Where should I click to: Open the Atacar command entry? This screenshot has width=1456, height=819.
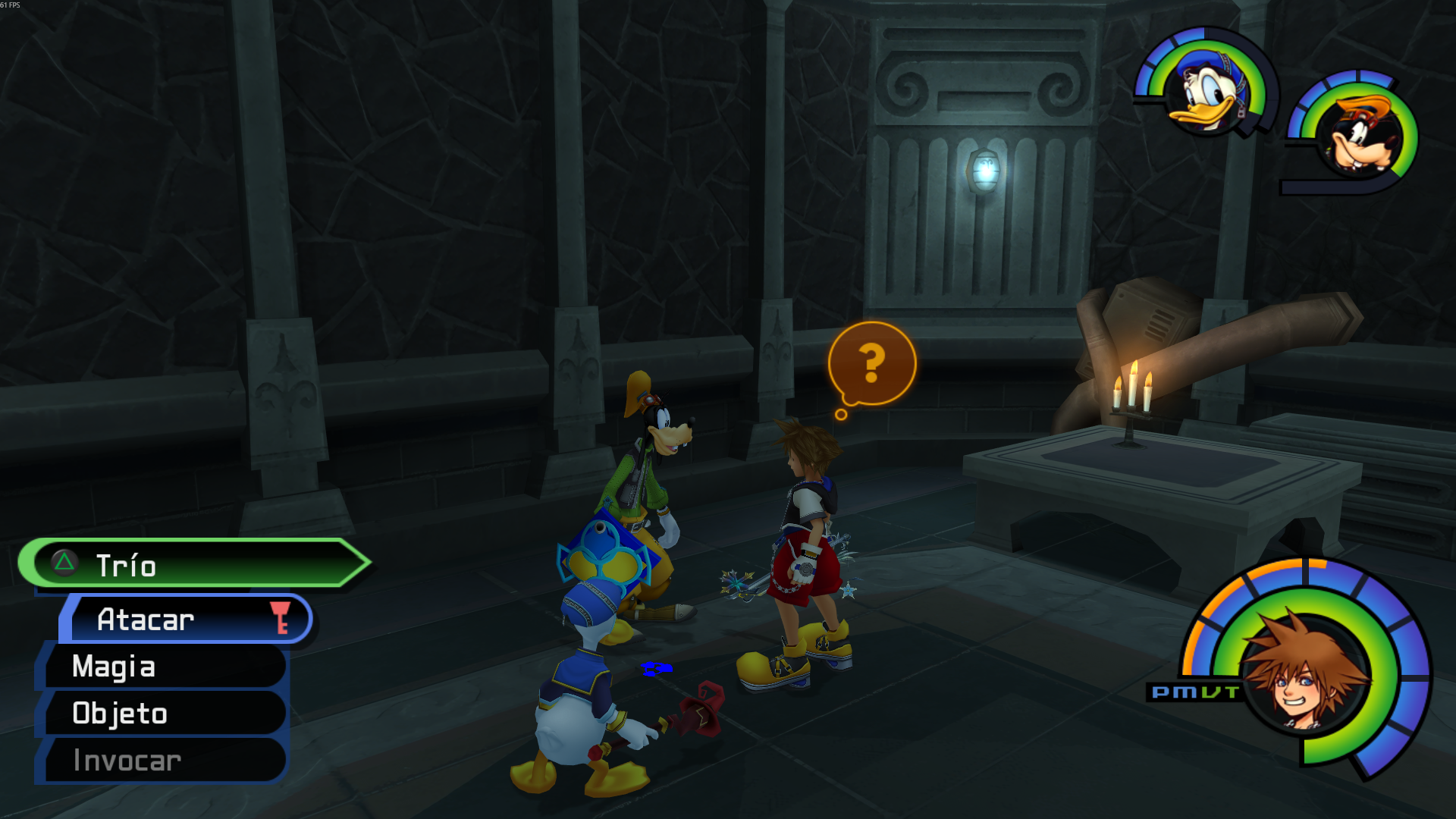point(146,620)
